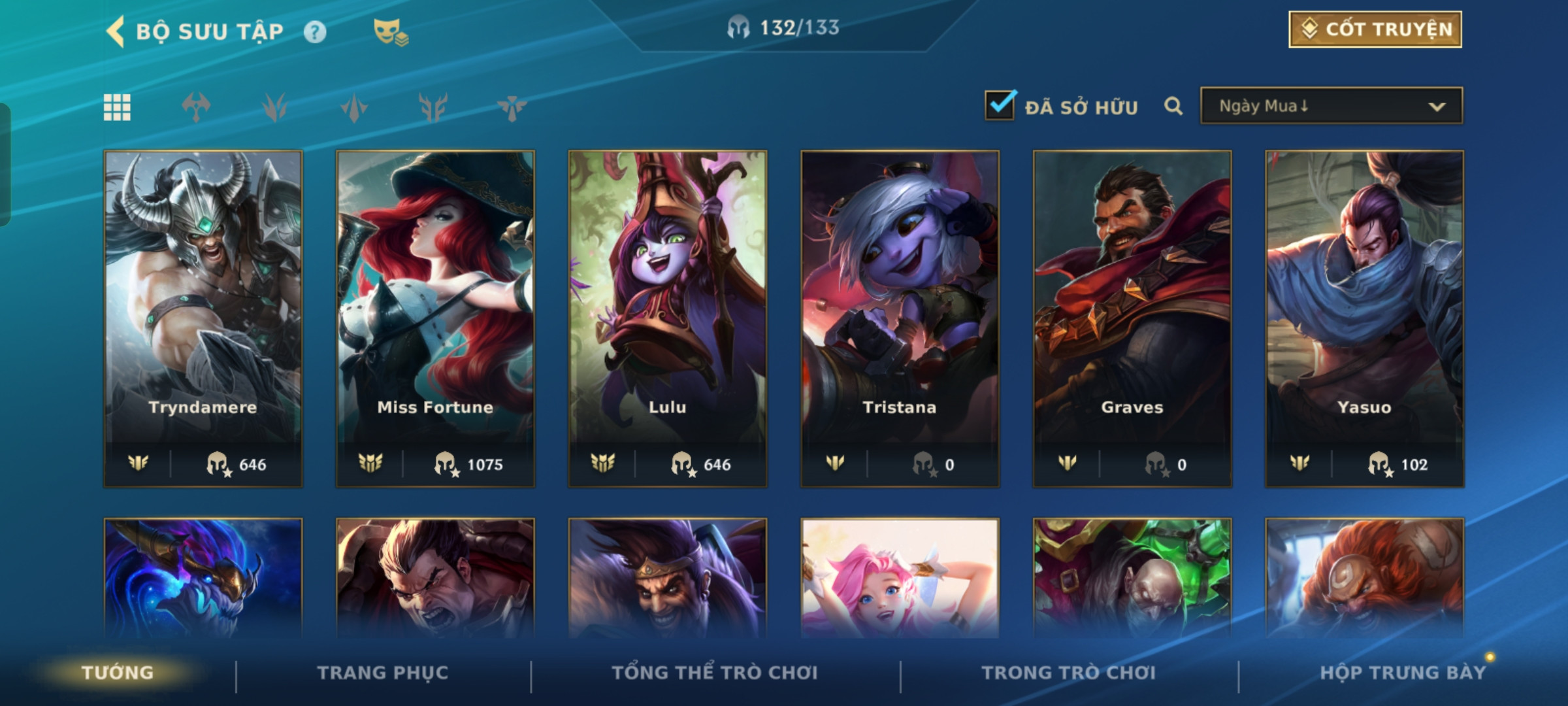1568x706 pixels.
Task: Open the question mark help icon
Action: 315,31
